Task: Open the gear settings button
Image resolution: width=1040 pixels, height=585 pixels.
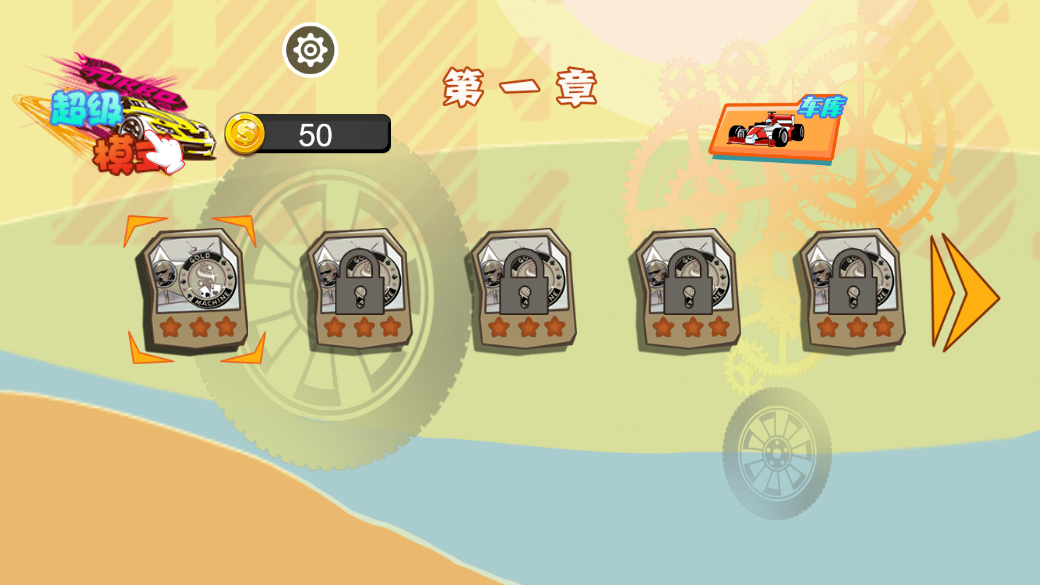Action: 310,50
